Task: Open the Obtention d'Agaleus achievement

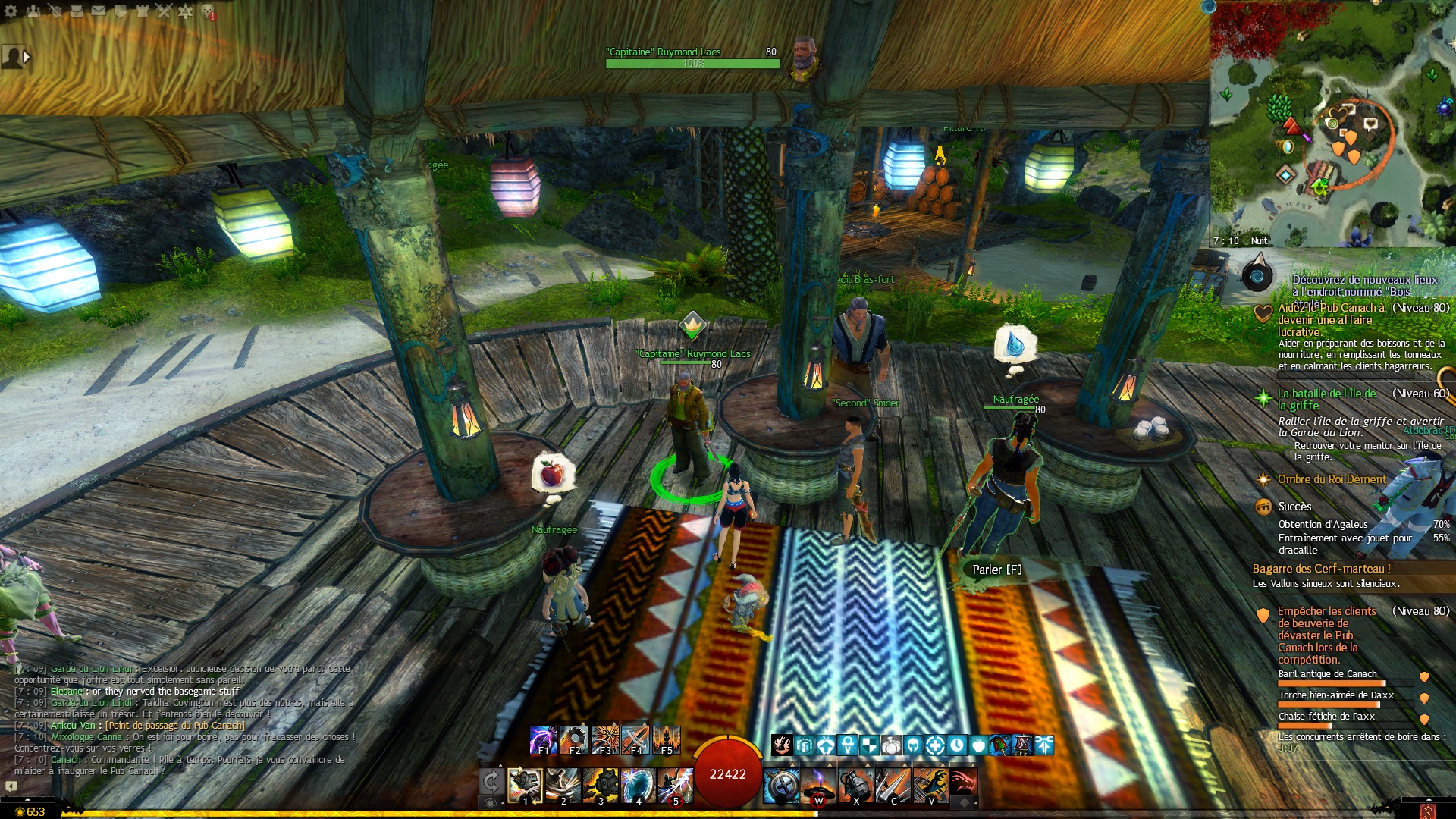Action: pos(1323,524)
